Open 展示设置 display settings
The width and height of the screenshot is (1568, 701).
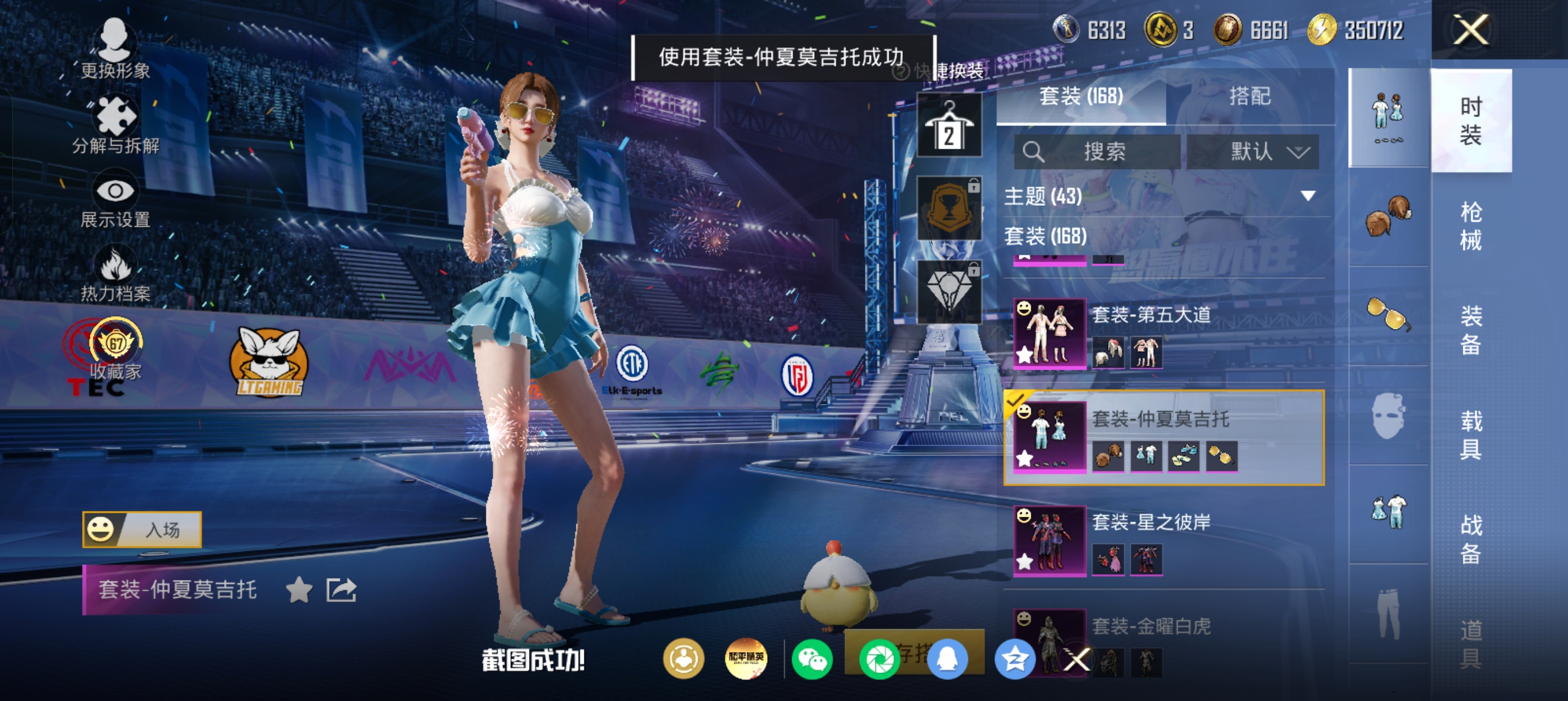115,202
